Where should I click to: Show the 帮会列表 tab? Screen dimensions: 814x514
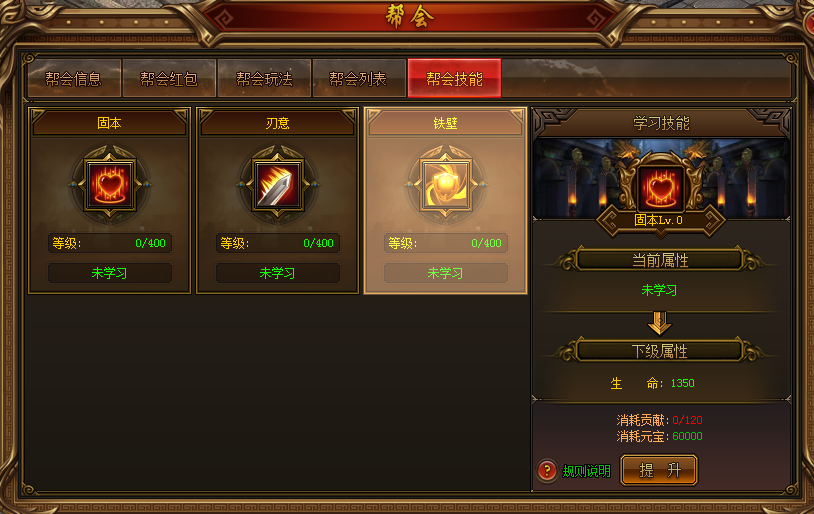point(358,78)
